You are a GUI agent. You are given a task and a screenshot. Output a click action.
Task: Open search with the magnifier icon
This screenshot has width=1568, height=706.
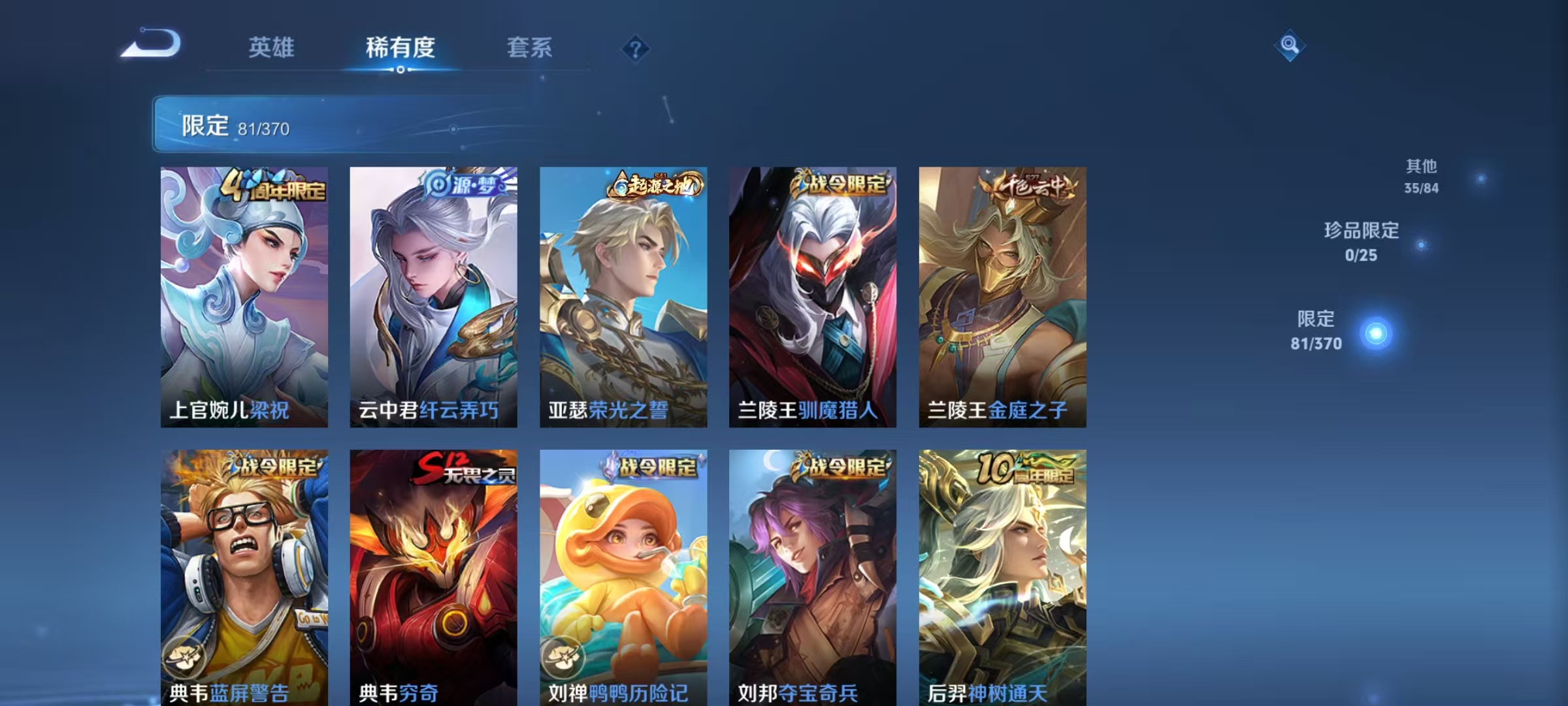pyautogui.click(x=1290, y=46)
